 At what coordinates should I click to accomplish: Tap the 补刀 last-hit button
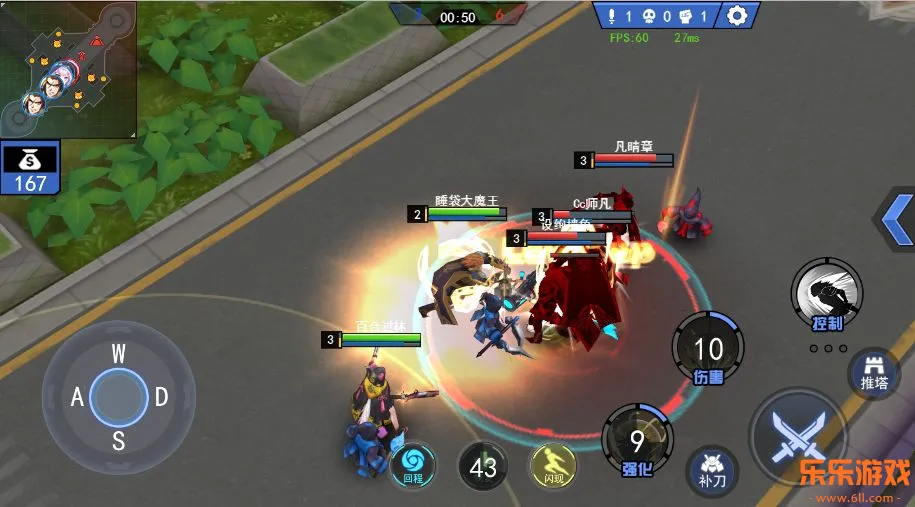712,470
